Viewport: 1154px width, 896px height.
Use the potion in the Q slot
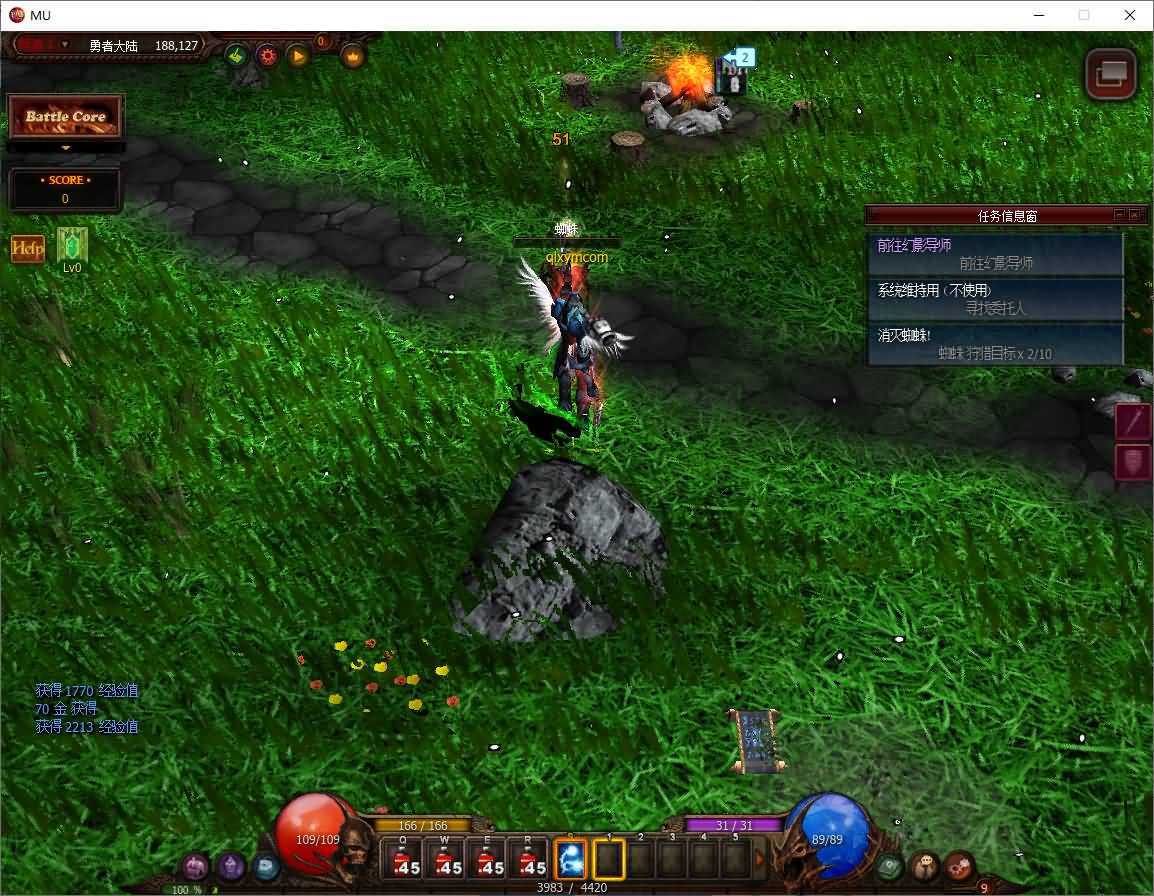tap(405, 859)
